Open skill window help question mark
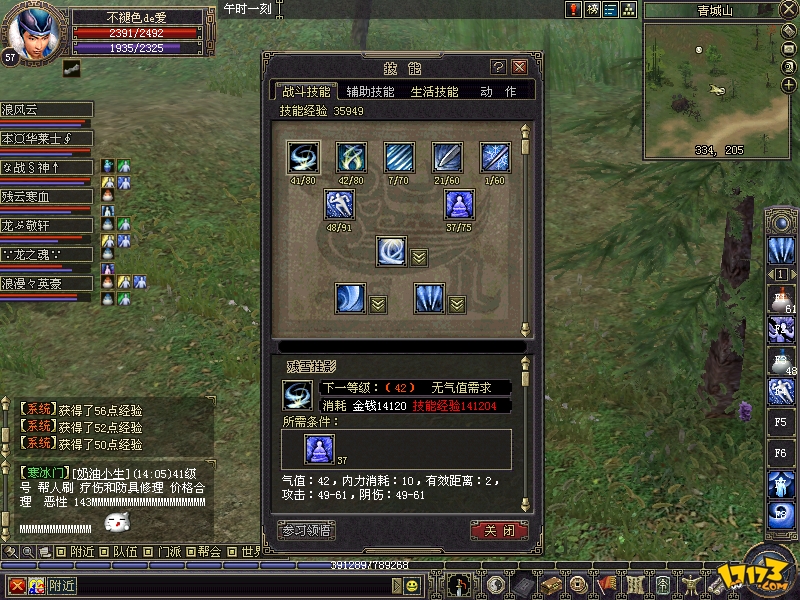This screenshot has height=600, width=800. pyautogui.click(x=498, y=67)
